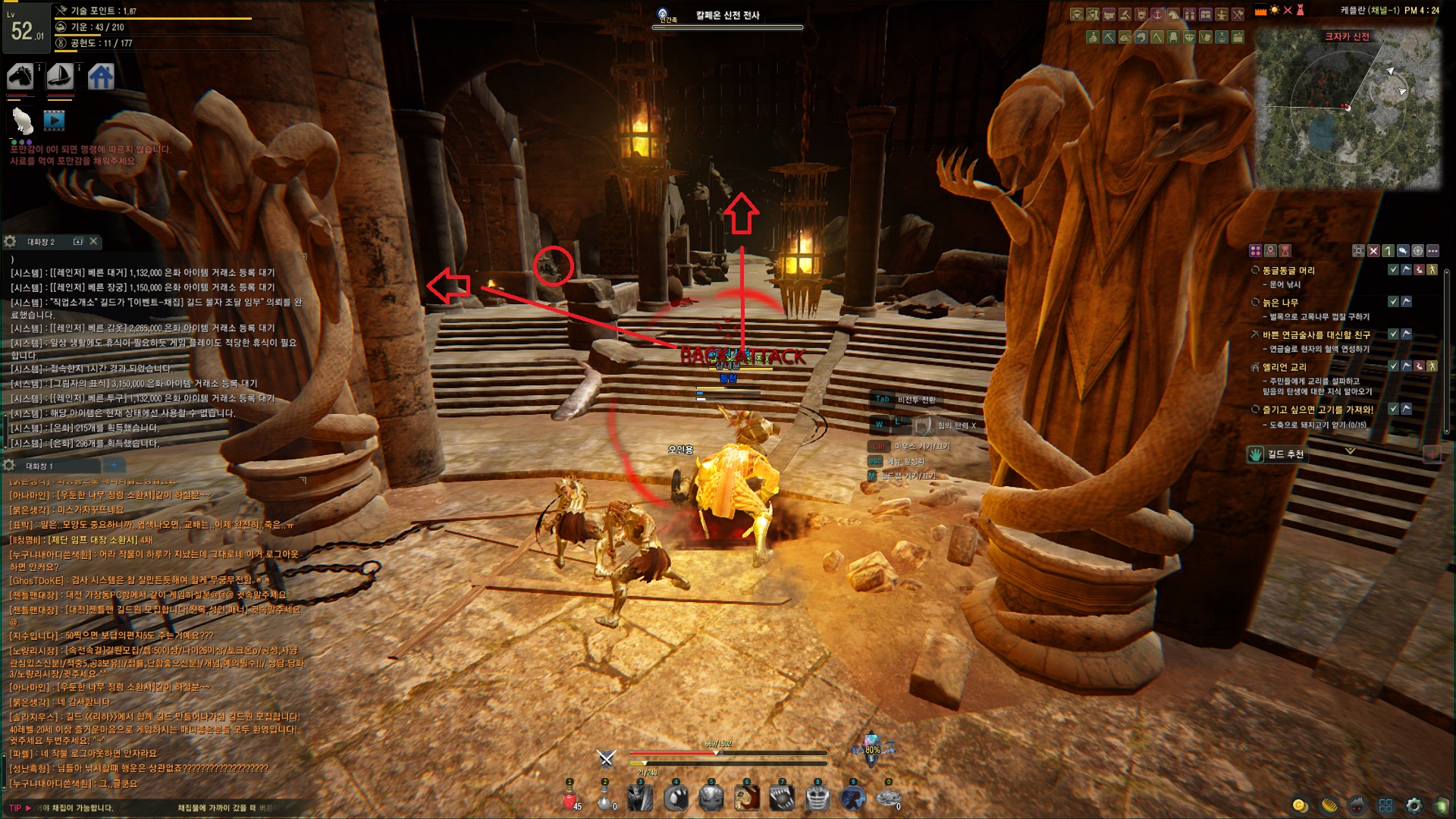Close chat window 2
This screenshot has width=1456, height=819.
[93, 241]
